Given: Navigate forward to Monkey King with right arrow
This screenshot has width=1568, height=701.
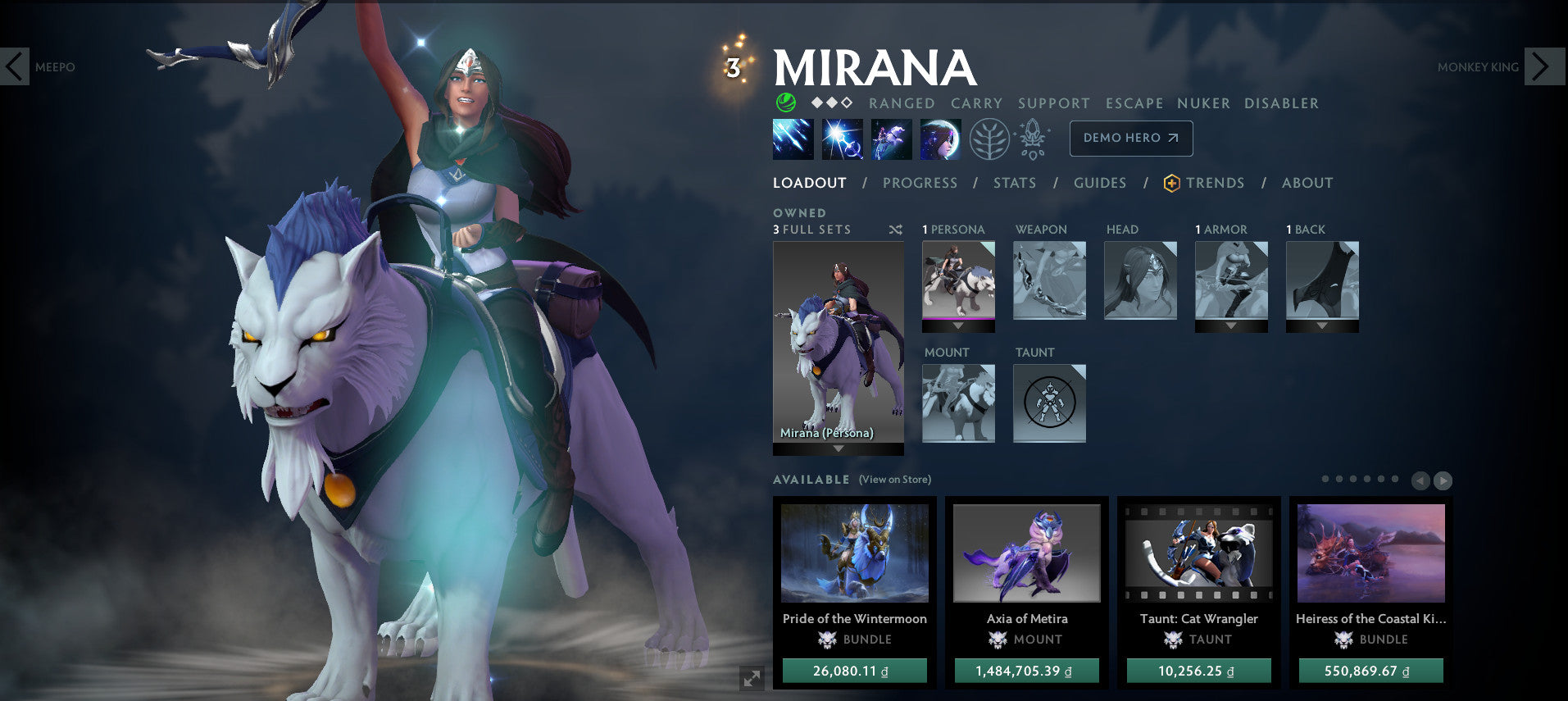Looking at the screenshot, I should (1544, 66).
